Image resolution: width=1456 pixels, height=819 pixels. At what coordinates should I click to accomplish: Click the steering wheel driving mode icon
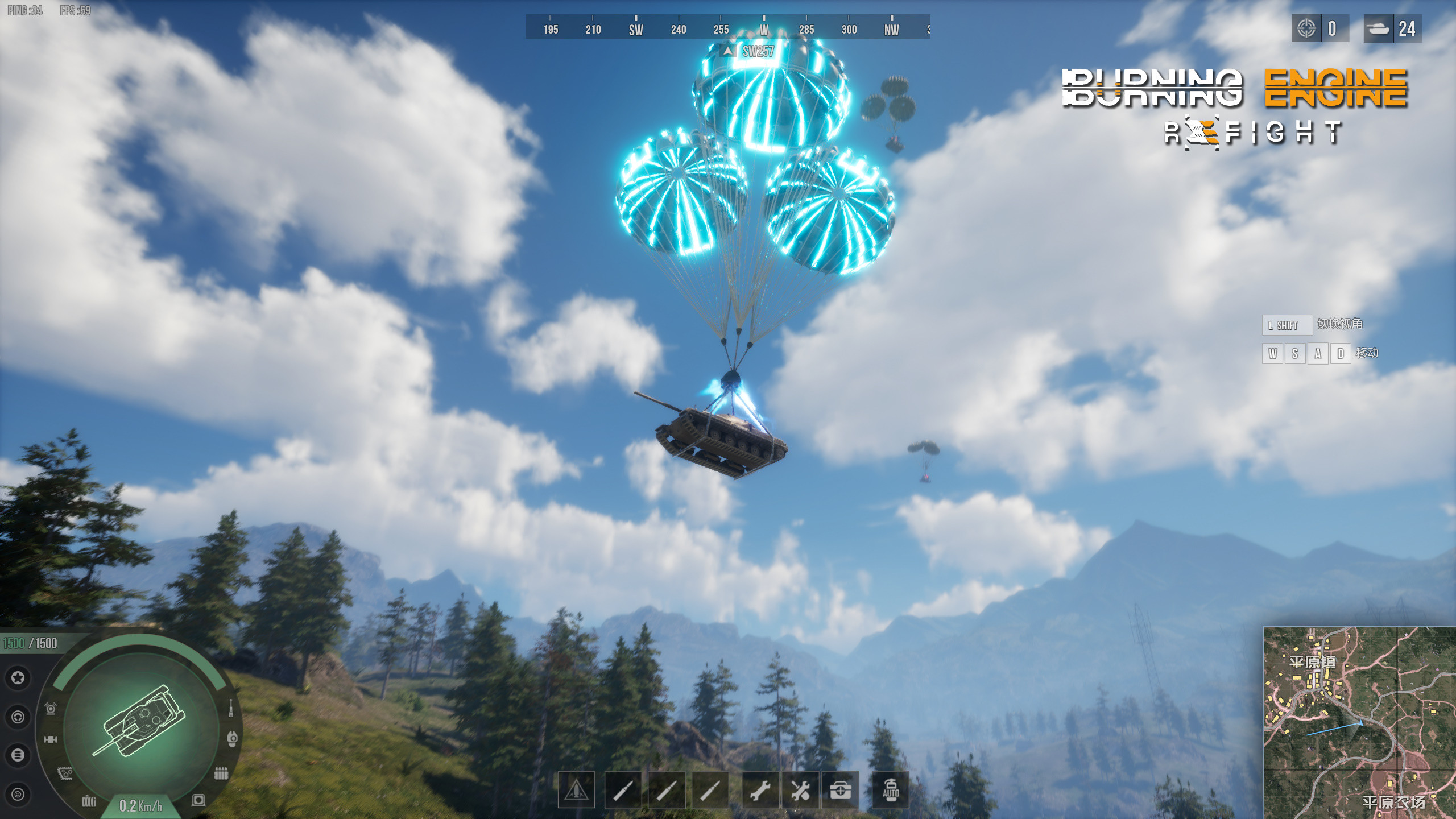18,718
